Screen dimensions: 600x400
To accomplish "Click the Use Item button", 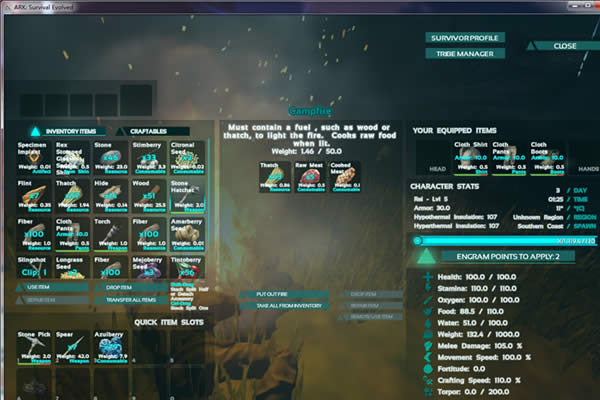I will point(40,287).
